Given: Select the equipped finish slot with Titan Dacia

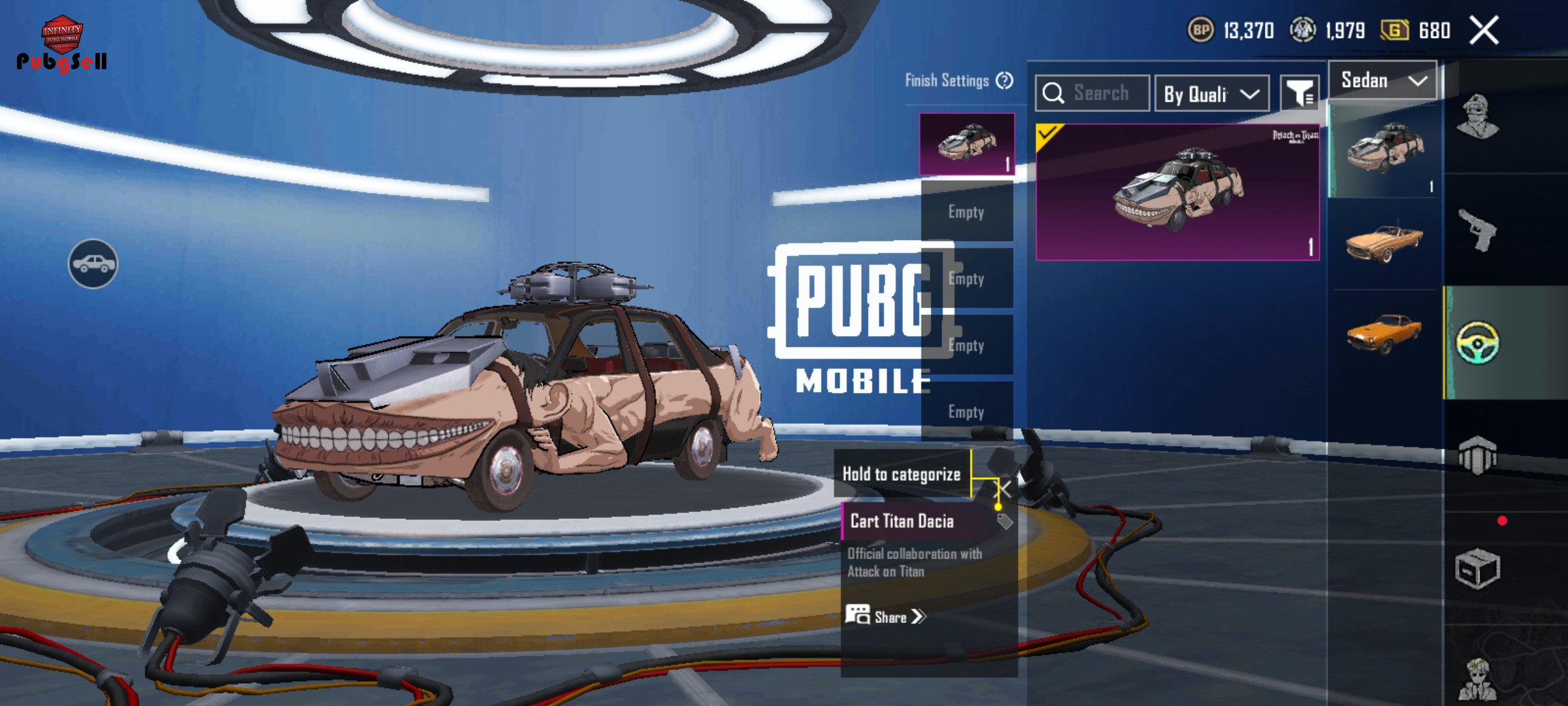Looking at the screenshot, I should (967, 144).
